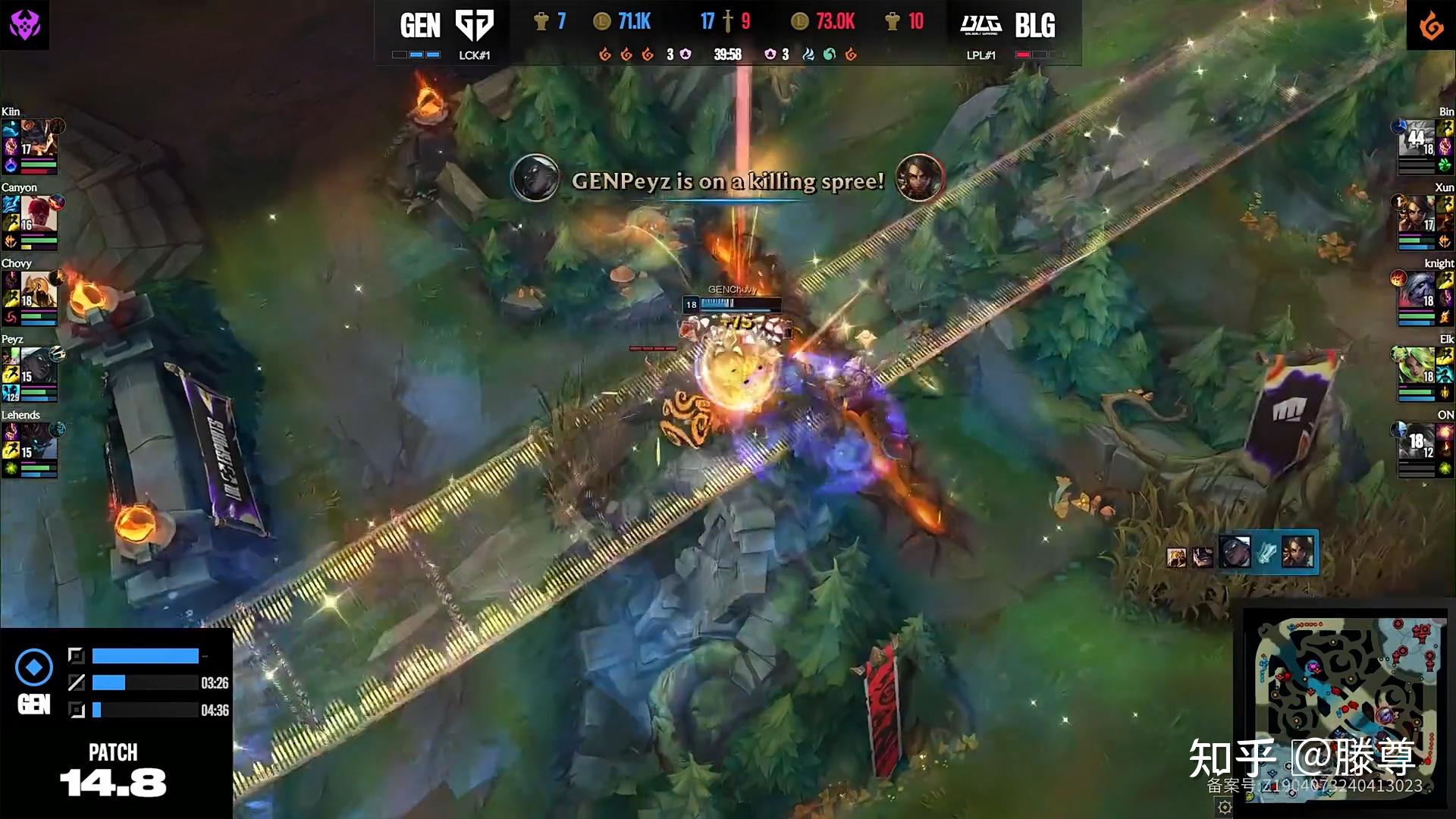The width and height of the screenshot is (1456, 819).
Task: Click the GEN team logo in scoreboard
Action: [474, 26]
